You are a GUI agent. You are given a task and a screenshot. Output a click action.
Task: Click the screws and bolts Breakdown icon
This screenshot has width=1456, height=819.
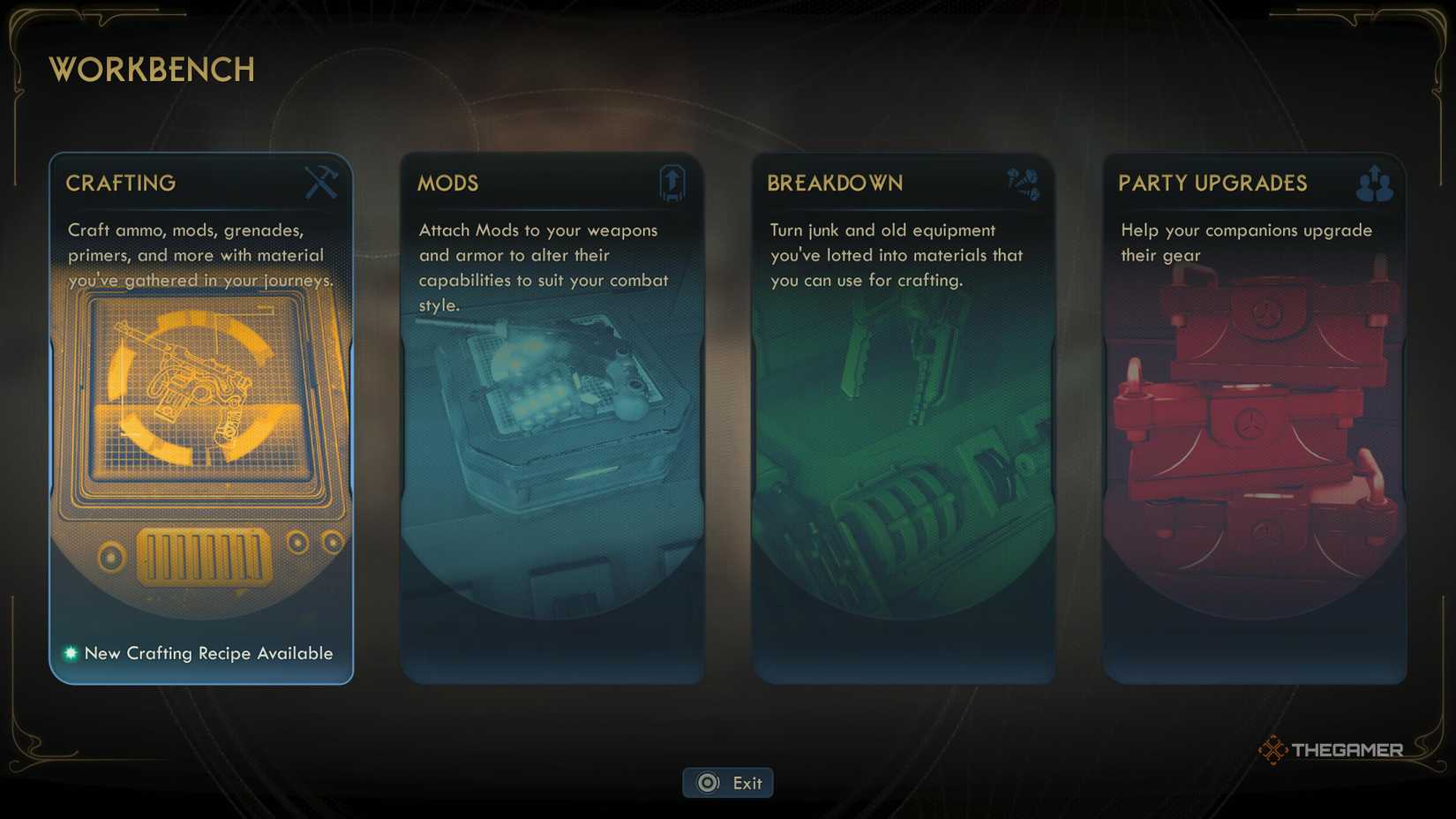coord(1022,183)
